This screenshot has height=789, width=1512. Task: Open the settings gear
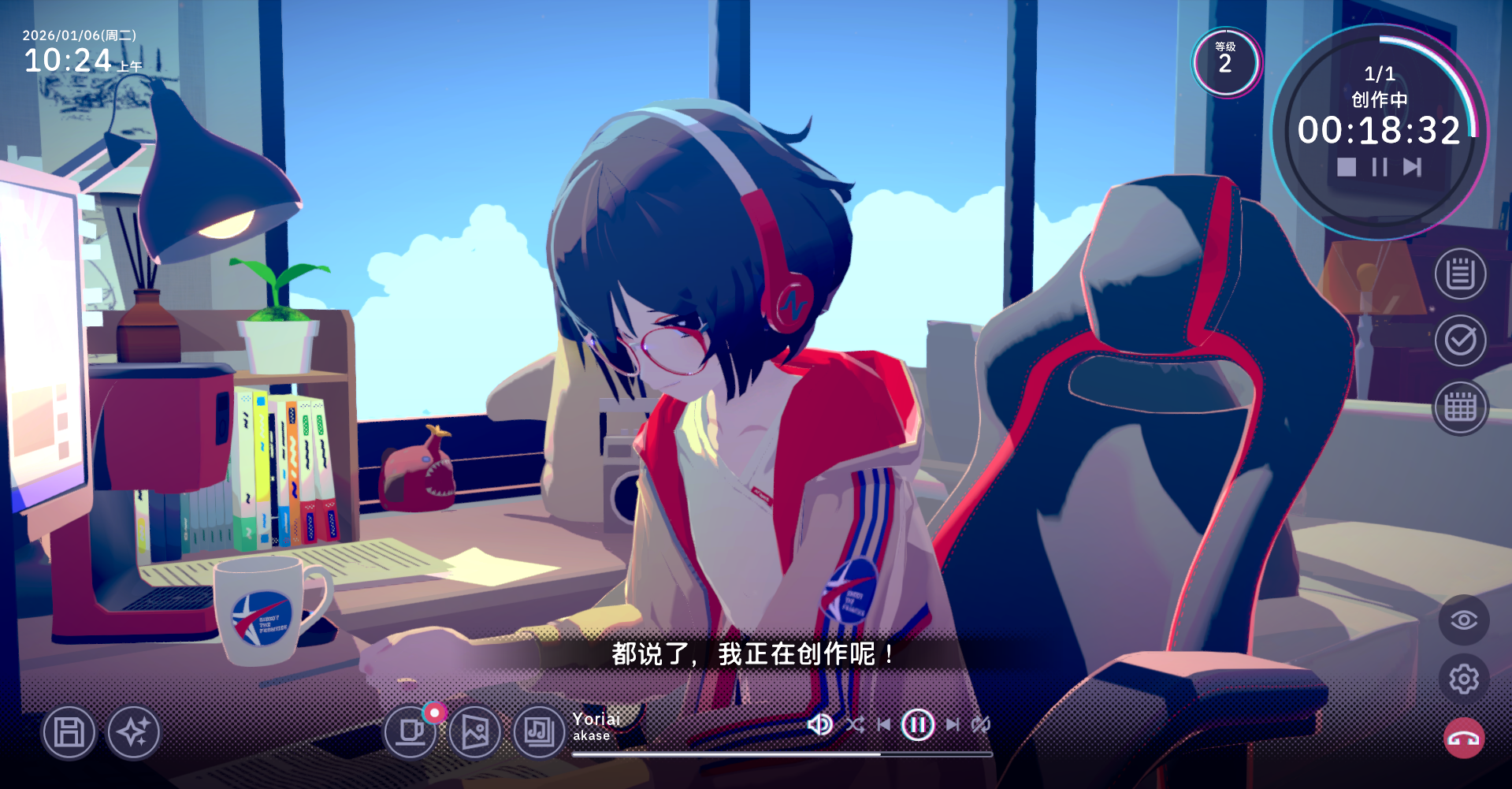pyautogui.click(x=1462, y=679)
